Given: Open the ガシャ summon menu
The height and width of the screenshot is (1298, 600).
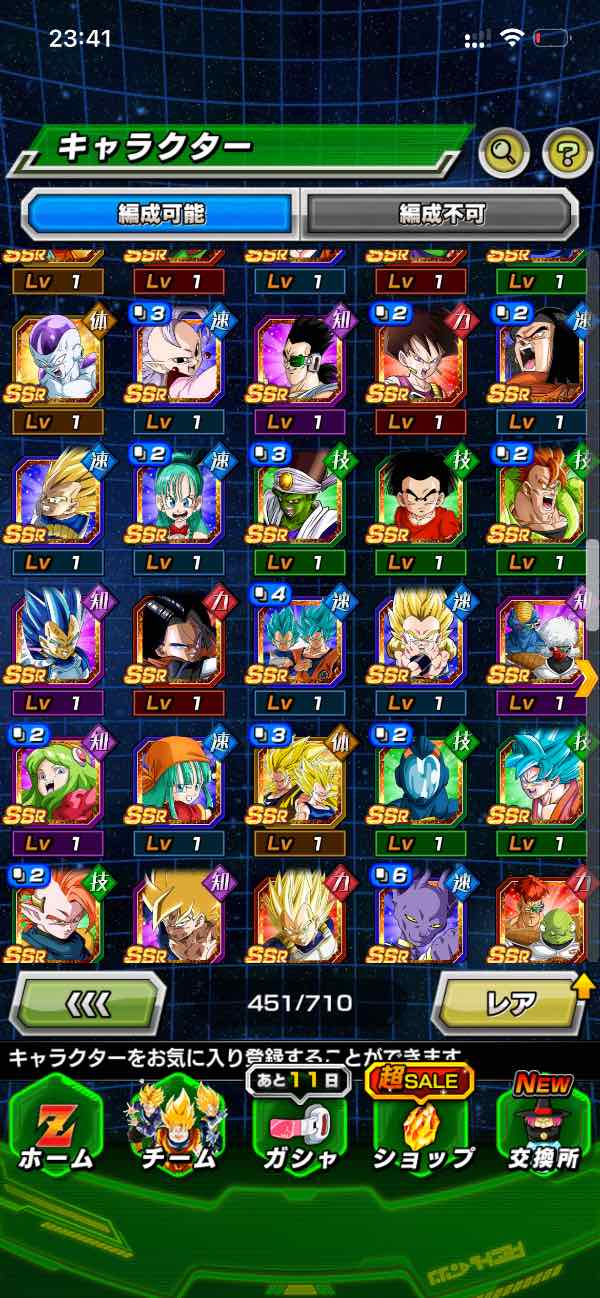Looking at the screenshot, I should (300, 1125).
